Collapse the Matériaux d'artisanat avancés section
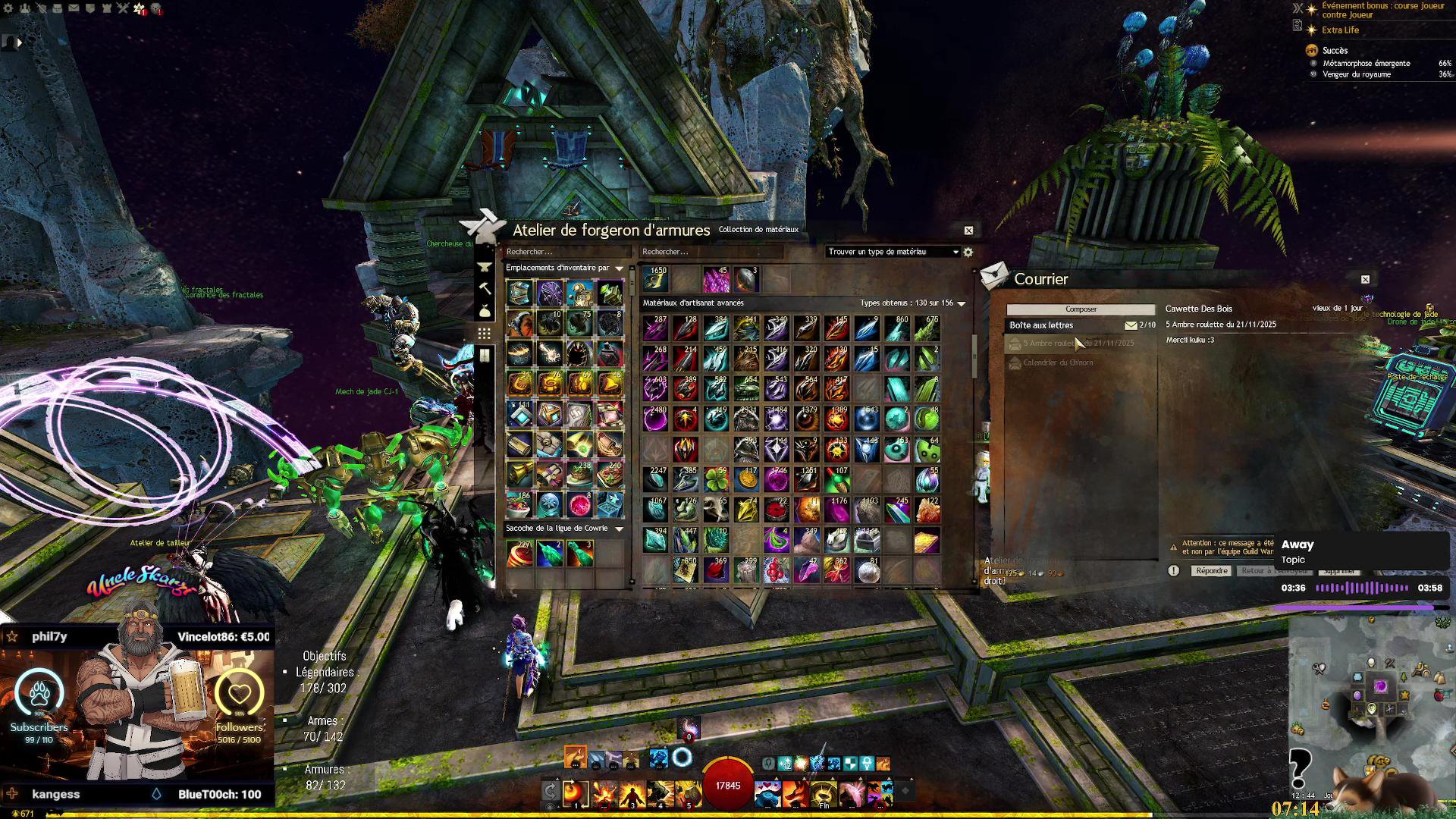 pos(962,303)
